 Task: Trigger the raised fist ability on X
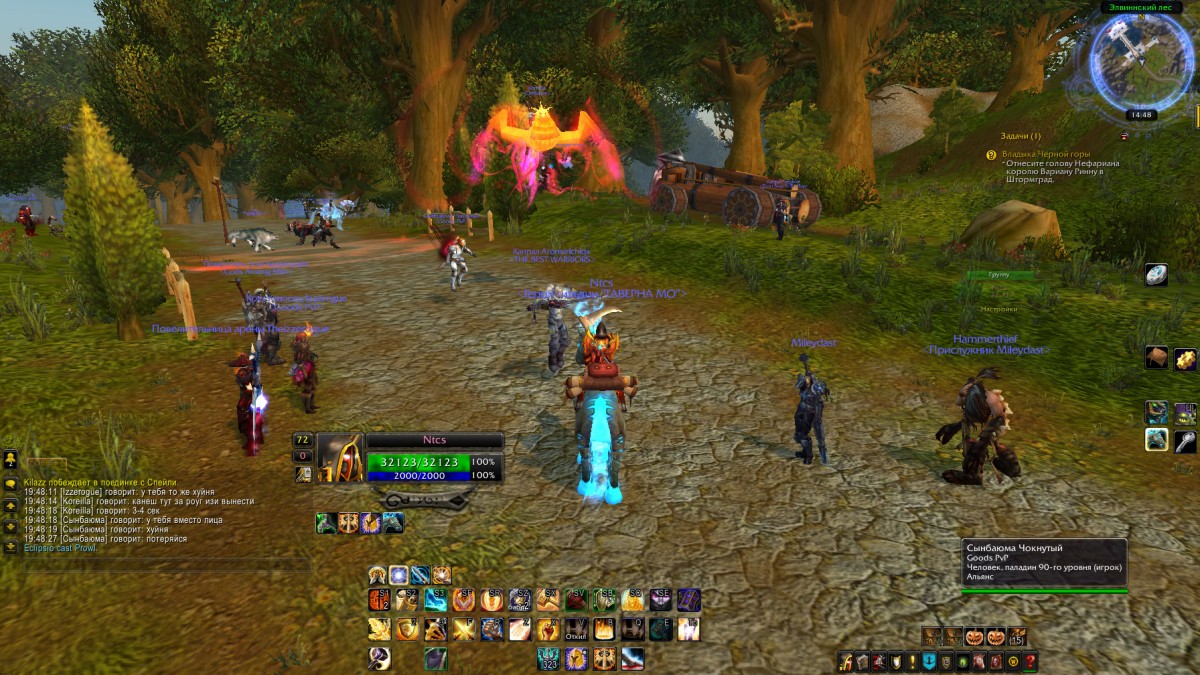(547, 629)
